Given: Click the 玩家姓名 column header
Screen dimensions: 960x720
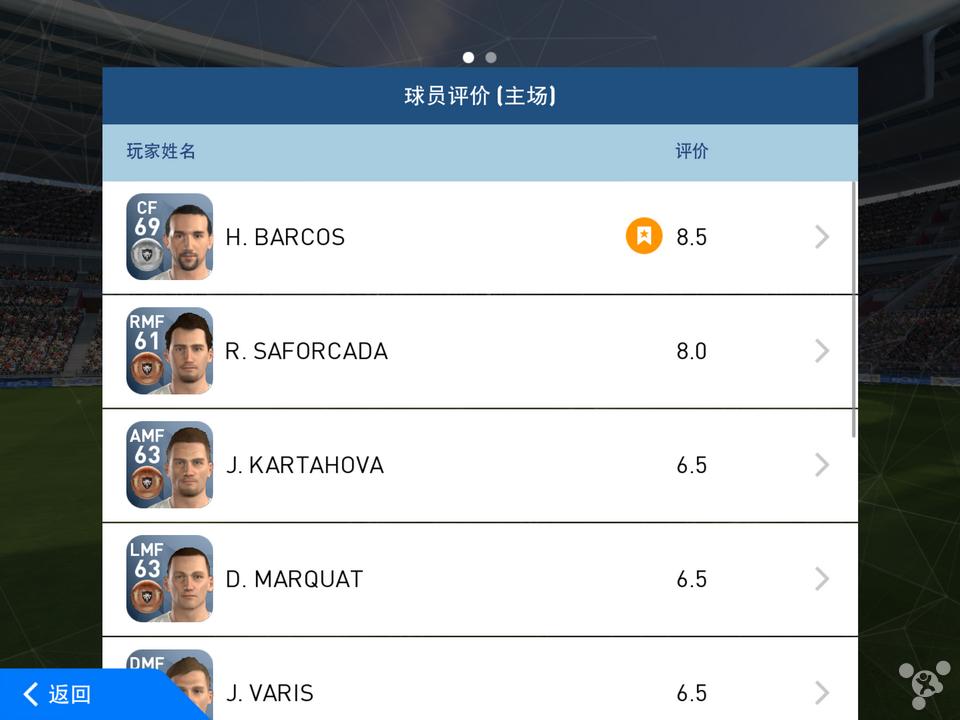Looking at the screenshot, I should click(x=161, y=152).
